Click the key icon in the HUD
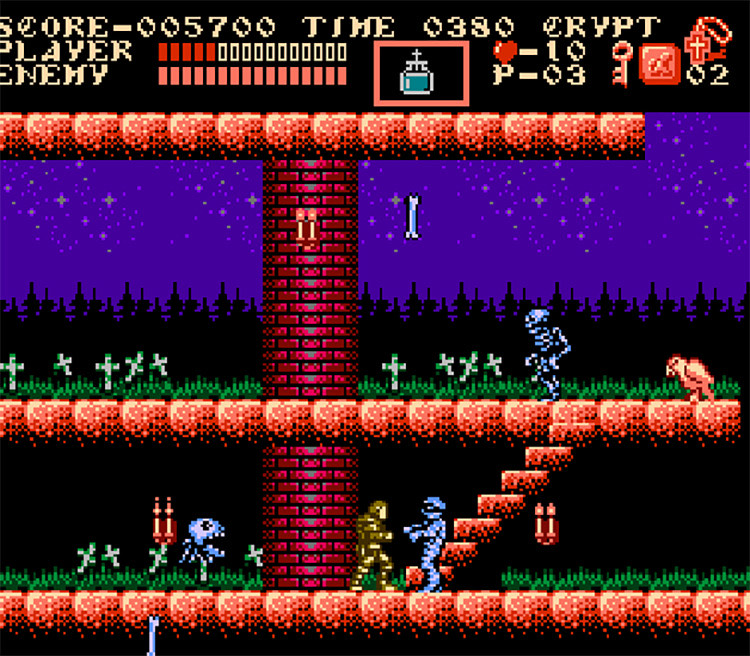 (622, 62)
